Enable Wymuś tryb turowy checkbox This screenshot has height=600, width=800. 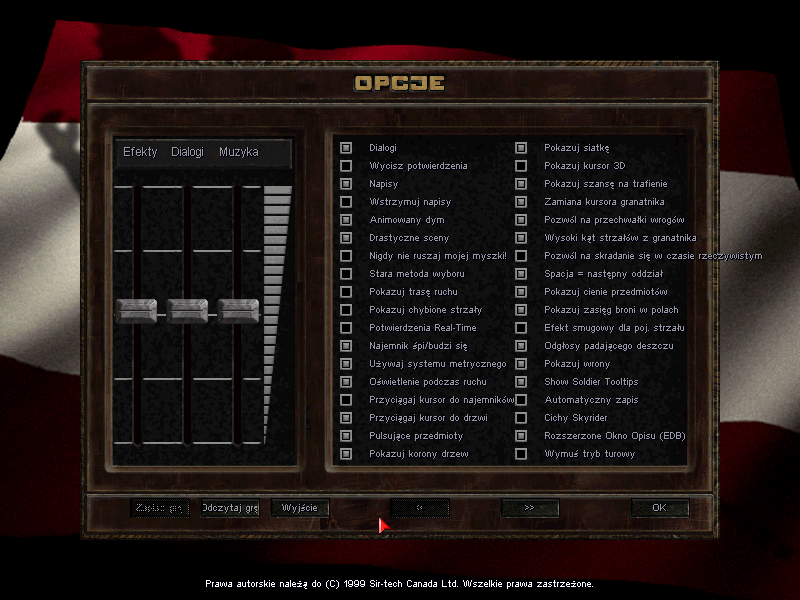(x=521, y=454)
